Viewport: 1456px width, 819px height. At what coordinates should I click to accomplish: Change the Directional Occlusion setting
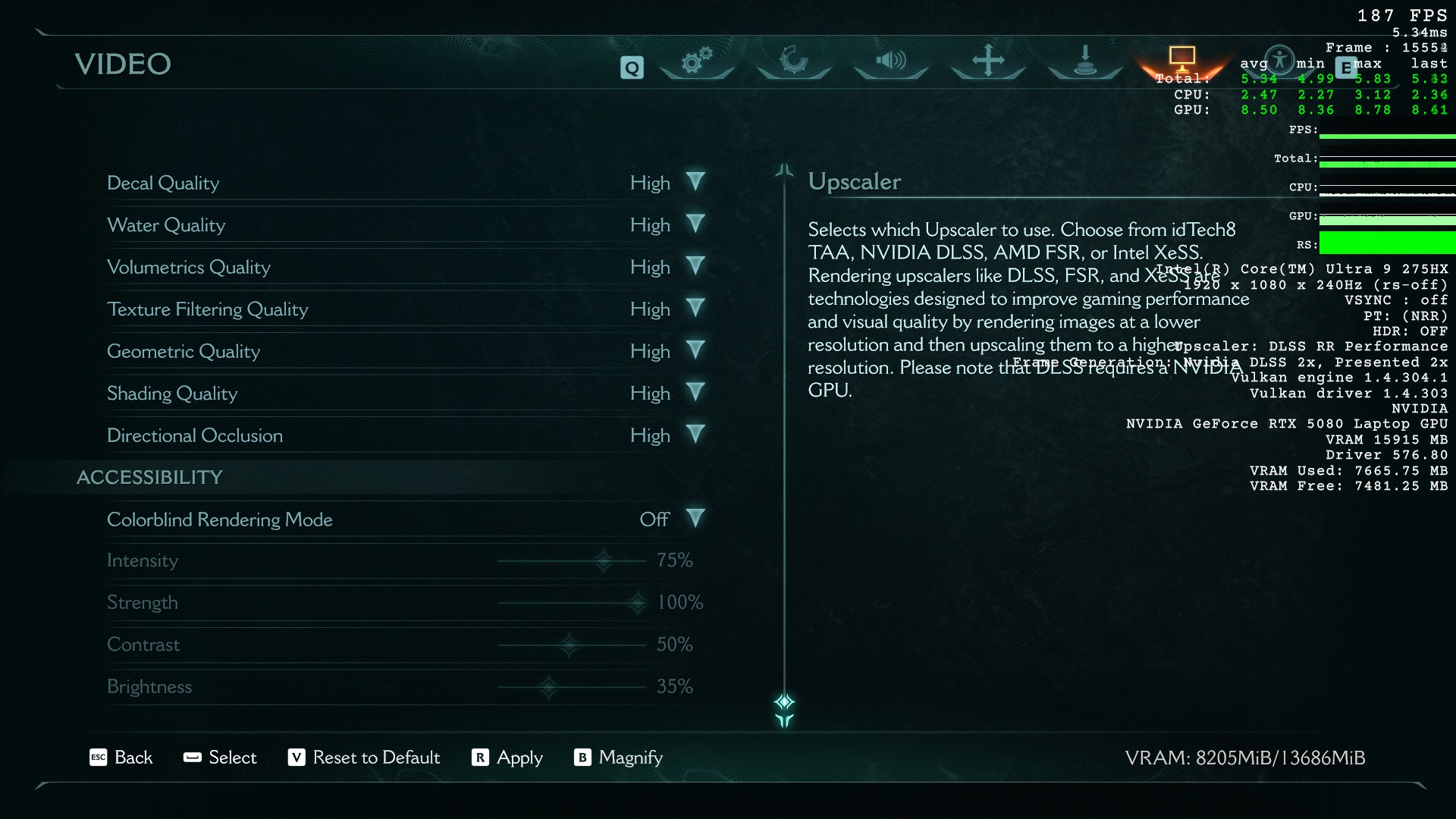pos(695,435)
